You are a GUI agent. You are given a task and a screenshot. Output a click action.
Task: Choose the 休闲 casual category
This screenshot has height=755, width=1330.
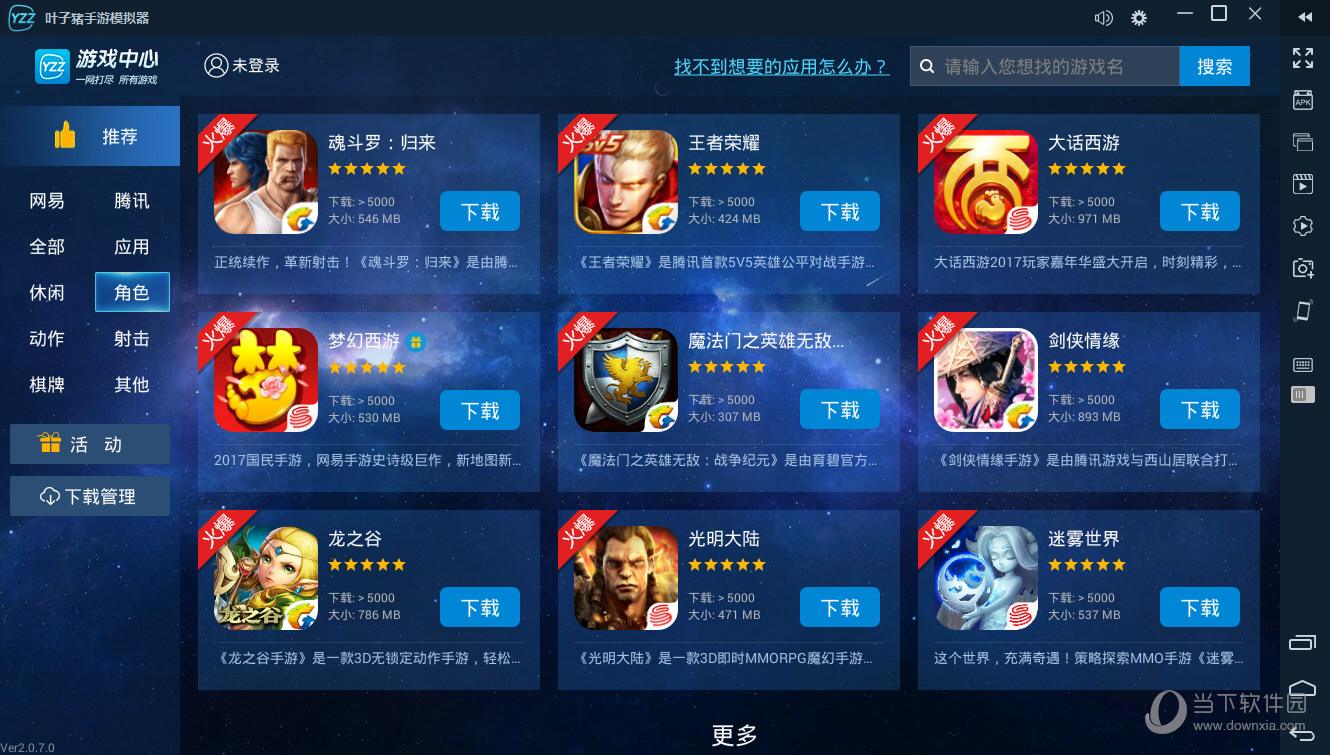click(x=47, y=293)
